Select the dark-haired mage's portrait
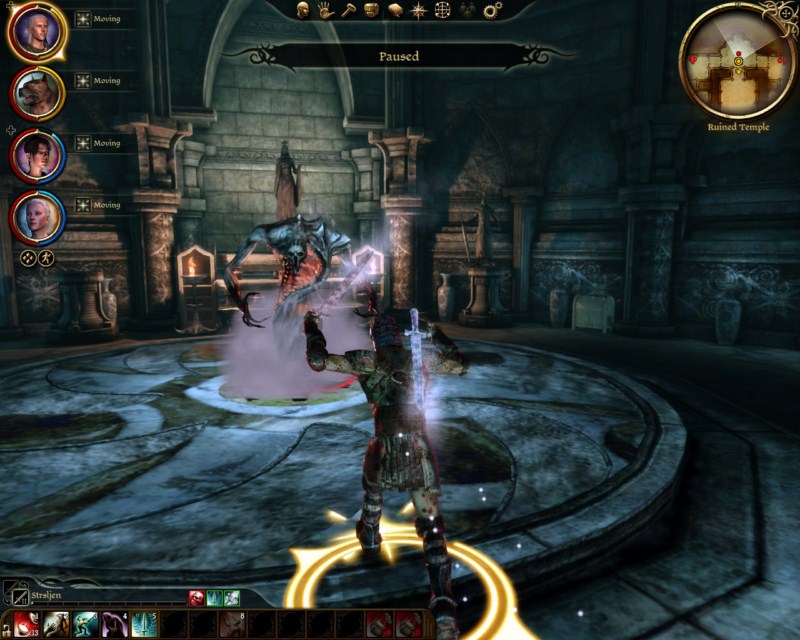The image size is (800, 640). [x=37, y=155]
